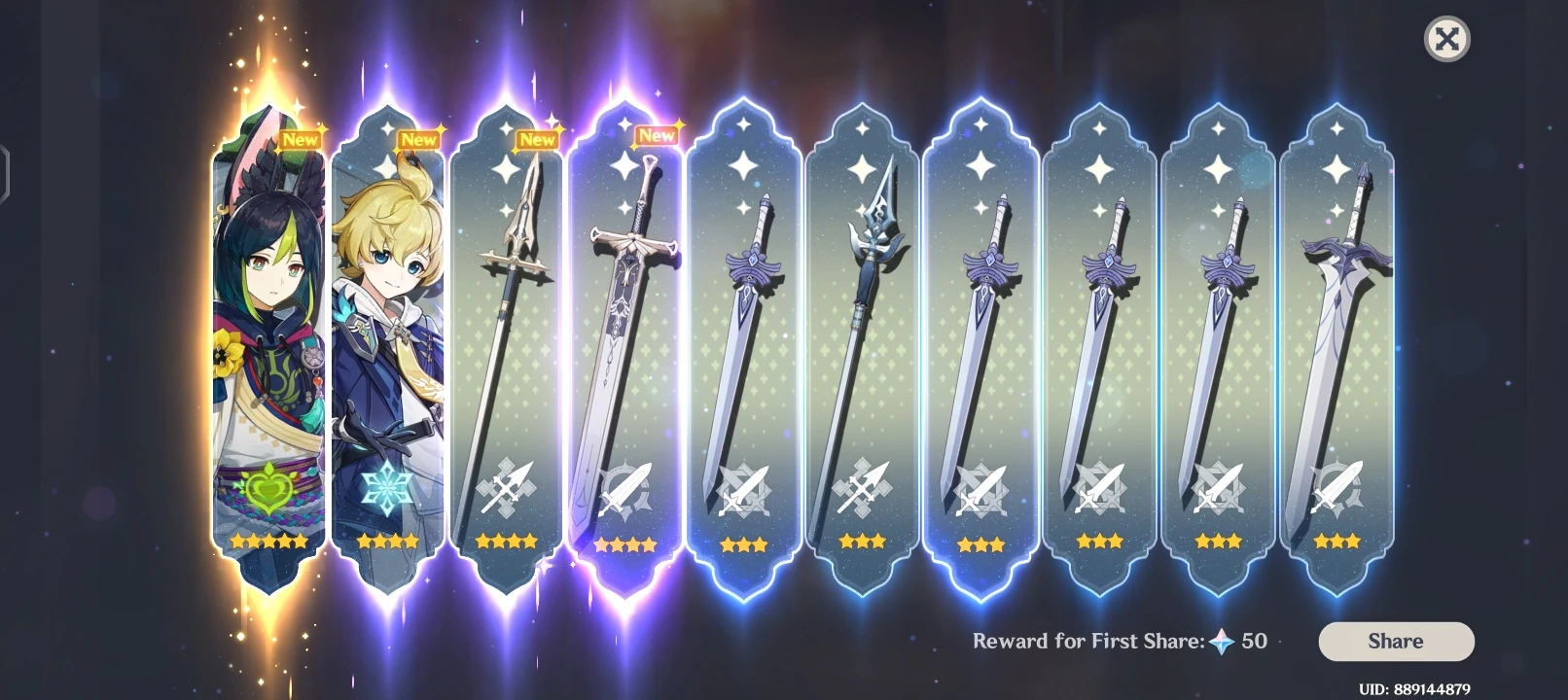Click the polearm emblem on the dark trident spear card
Viewport: 1568px width, 700px height.
pyautogui.click(x=865, y=484)
